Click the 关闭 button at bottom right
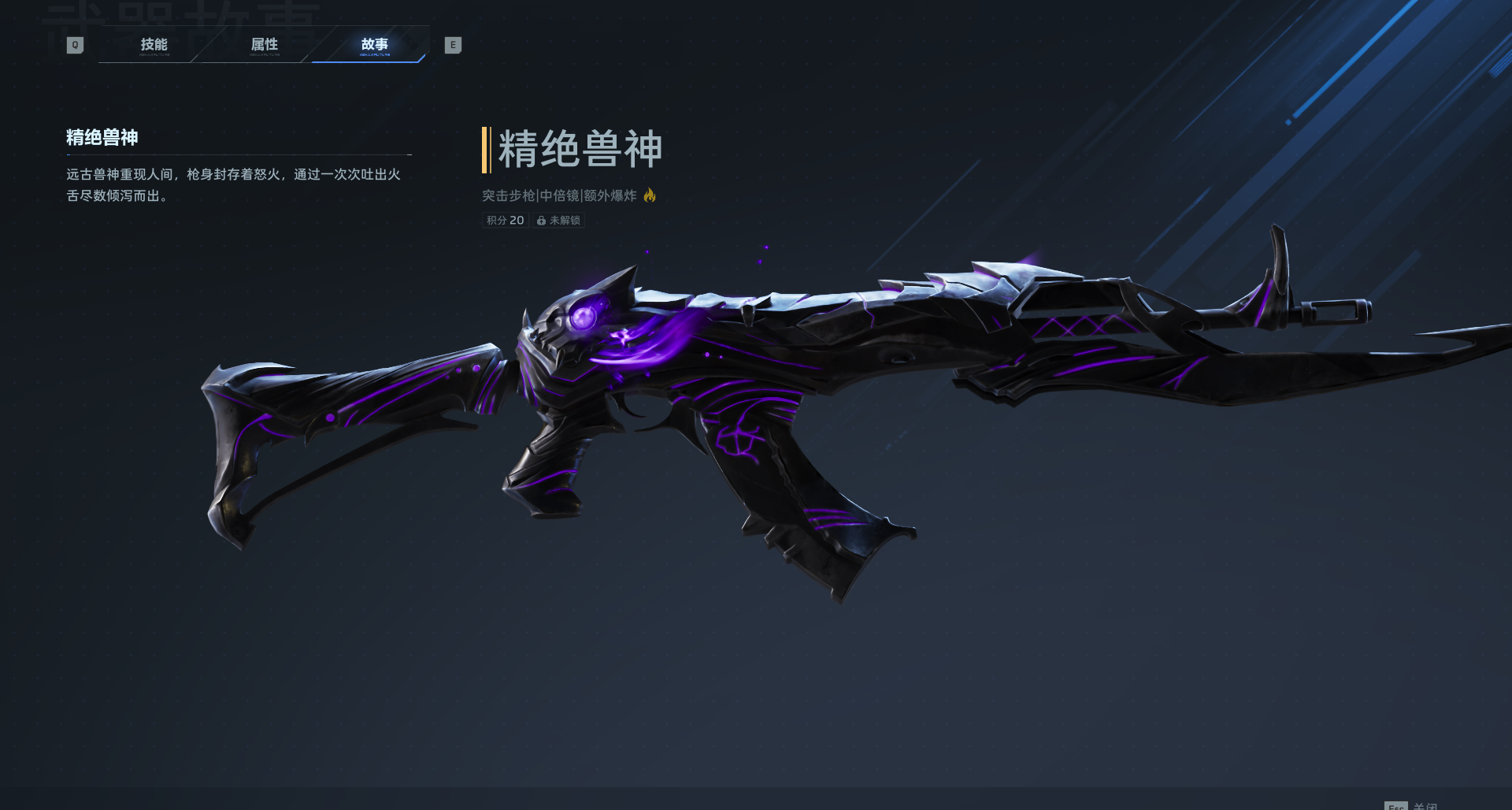This screenshot has width=1512, height=810. [x=1427, y=806]
